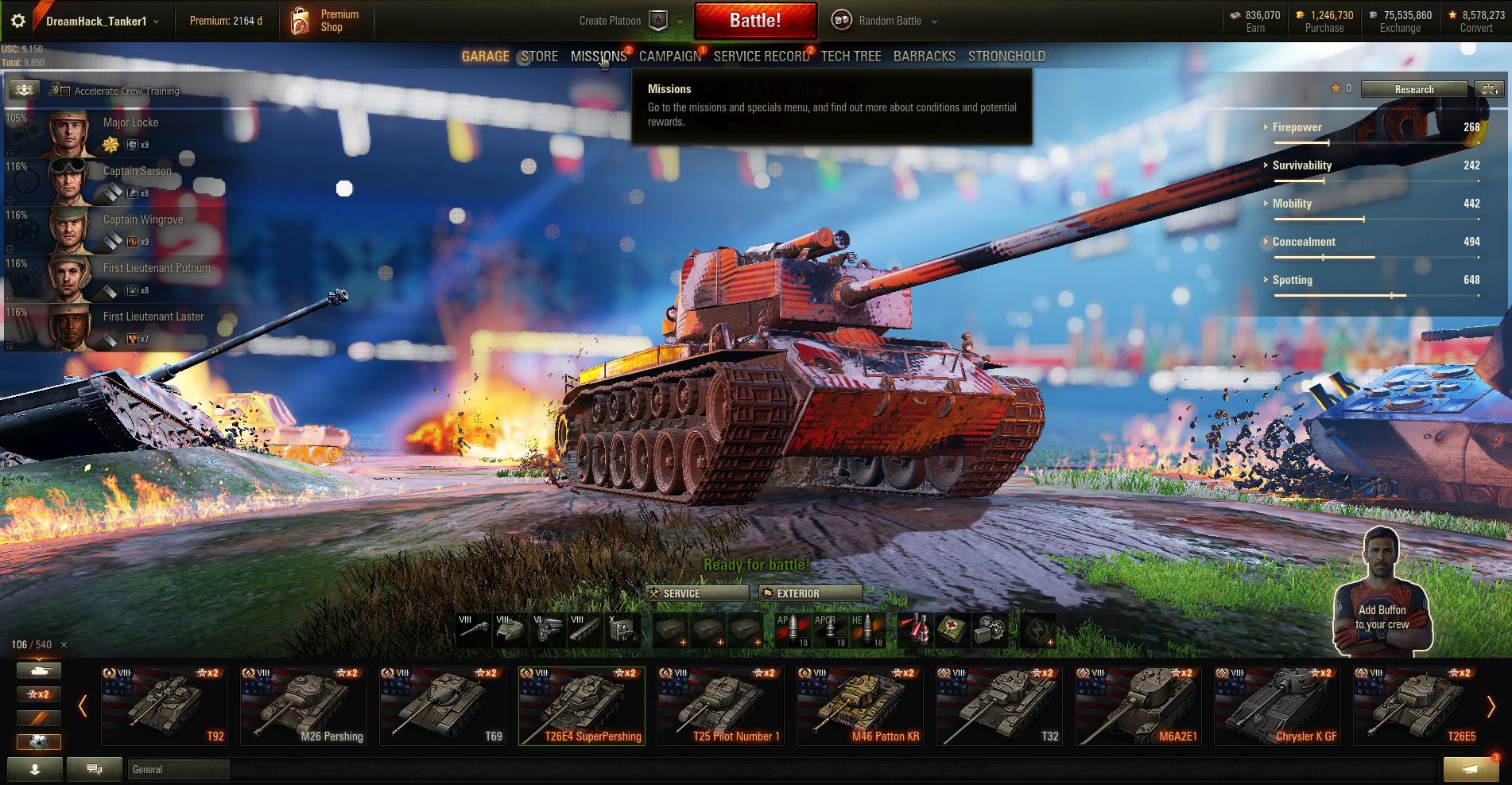Click the Research button
1512x785 pixels.
[x=1413, y=89]
